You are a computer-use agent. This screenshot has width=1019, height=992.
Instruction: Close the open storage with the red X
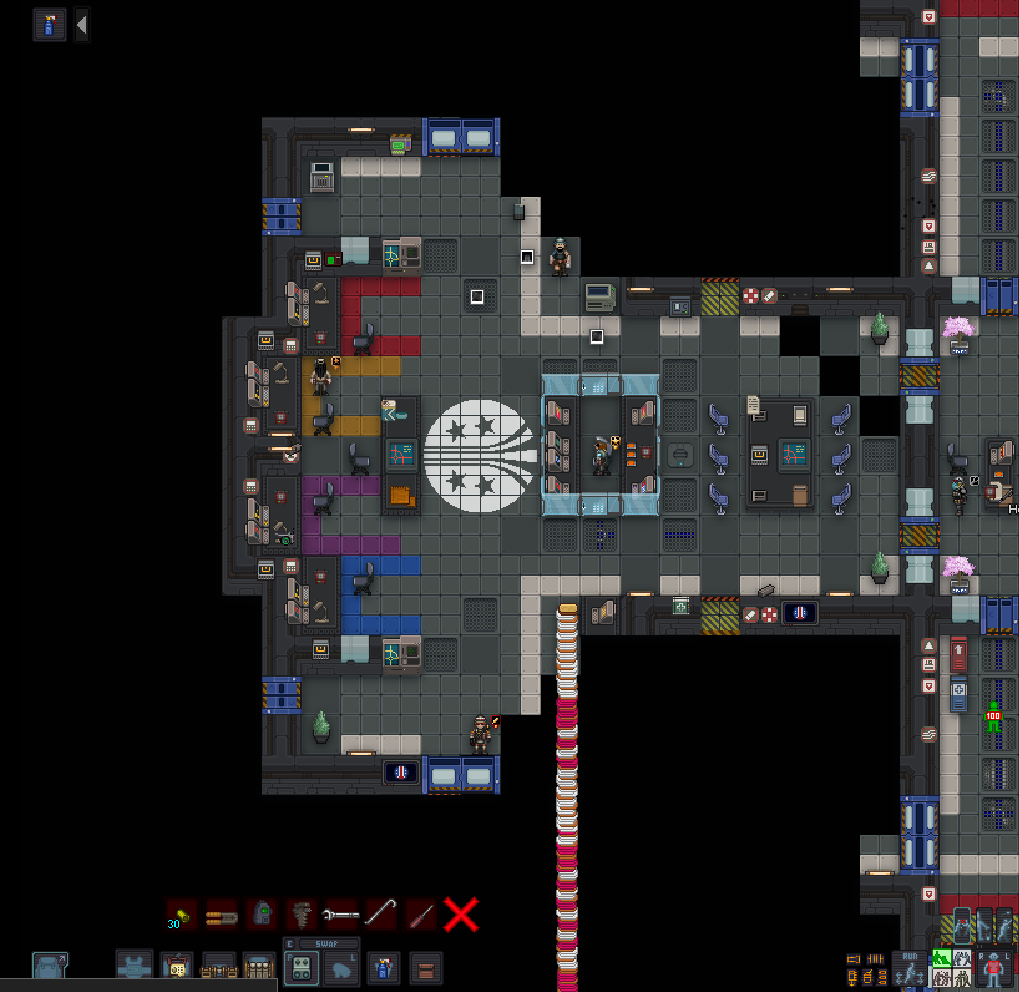pyautogui.click(x=461, y=914)
